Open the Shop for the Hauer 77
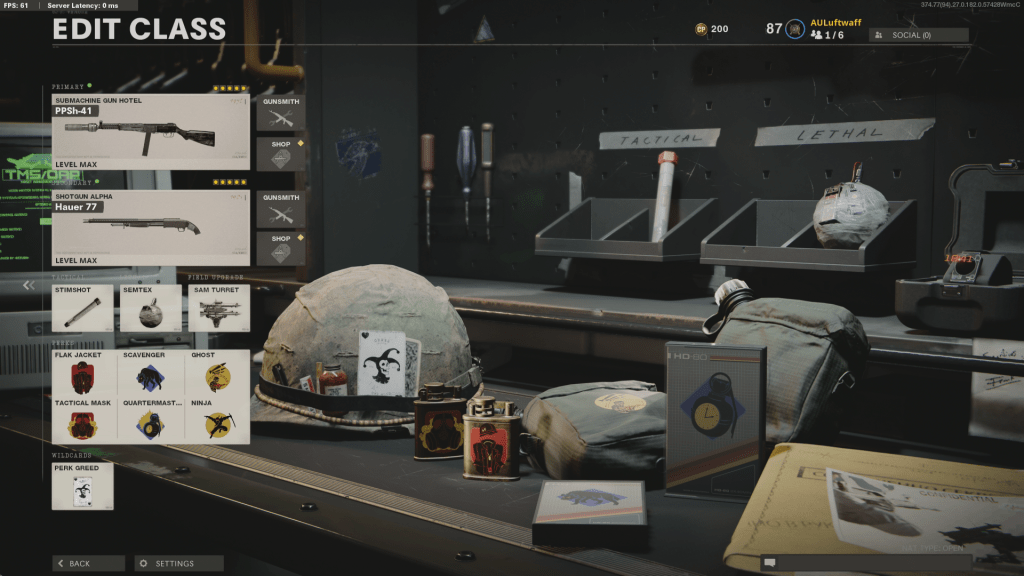Image resolution: width=1024 pixels, height=576 pixels. click(281, 249)
